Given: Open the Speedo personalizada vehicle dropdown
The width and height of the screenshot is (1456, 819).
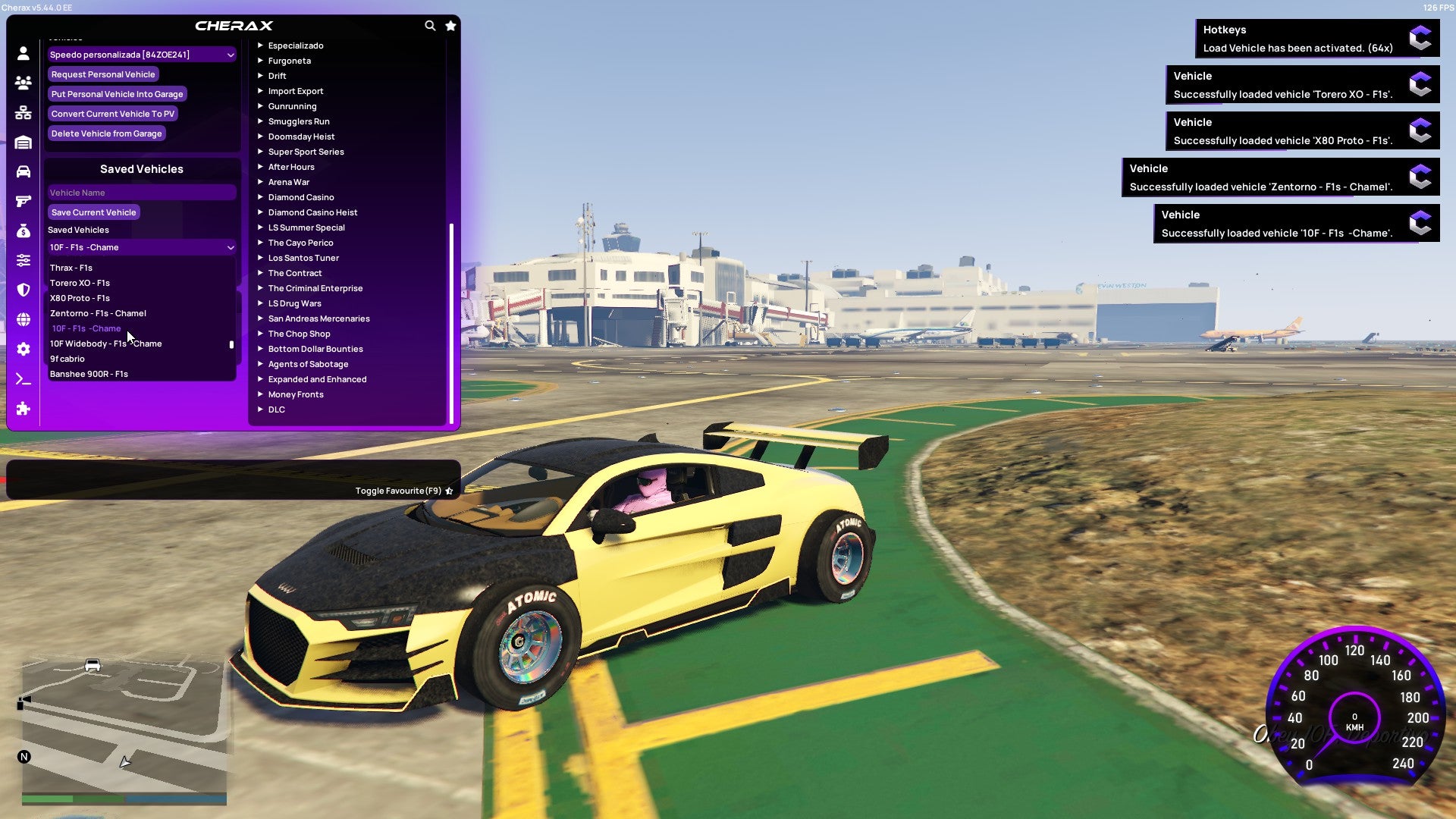Looking at the screenshot, I should pyautogui.click(x=141, y=54).
